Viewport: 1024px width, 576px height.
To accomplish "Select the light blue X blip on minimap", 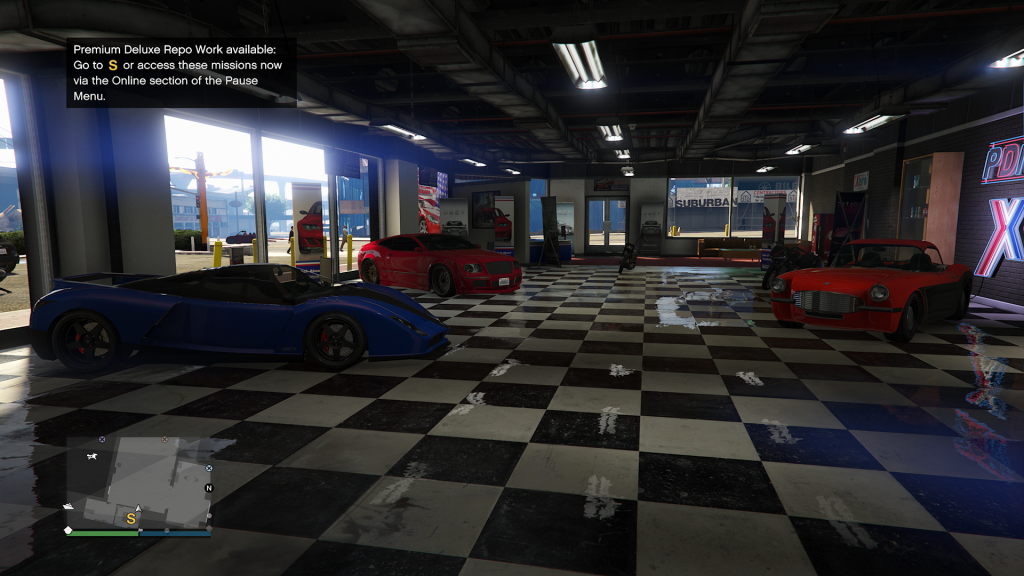I will click(x=209, y=468).
